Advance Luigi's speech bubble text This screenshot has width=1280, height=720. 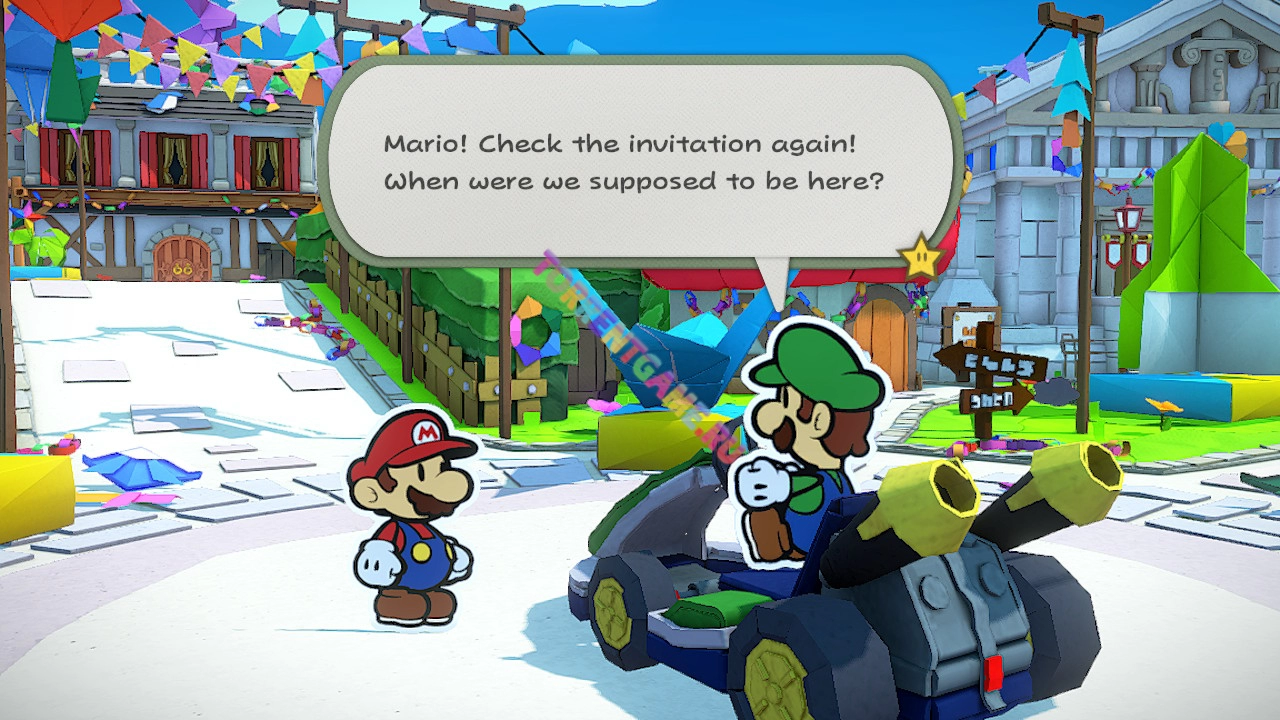pyautogui.click(x=640, y=163)
